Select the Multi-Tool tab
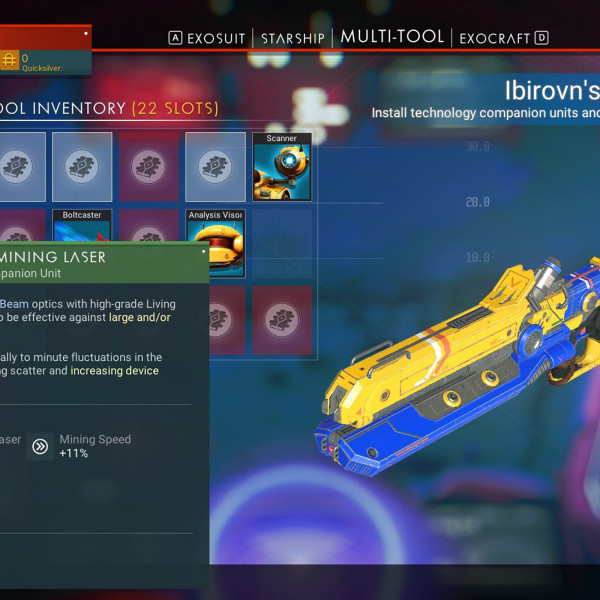This screenshot has width=600, height=600. coord(392,37)
